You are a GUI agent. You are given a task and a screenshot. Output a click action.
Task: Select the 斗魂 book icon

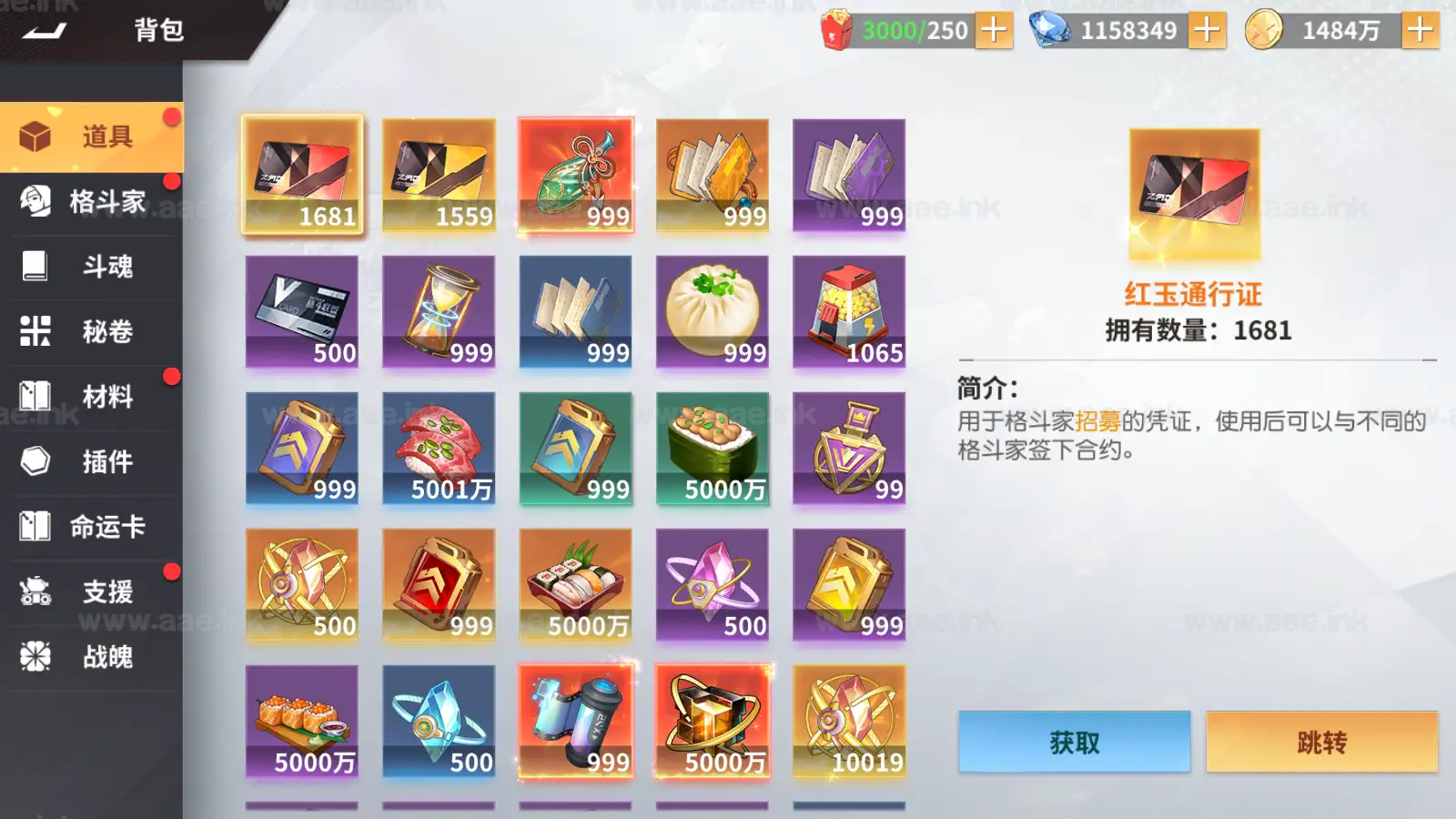coord(35,267)
